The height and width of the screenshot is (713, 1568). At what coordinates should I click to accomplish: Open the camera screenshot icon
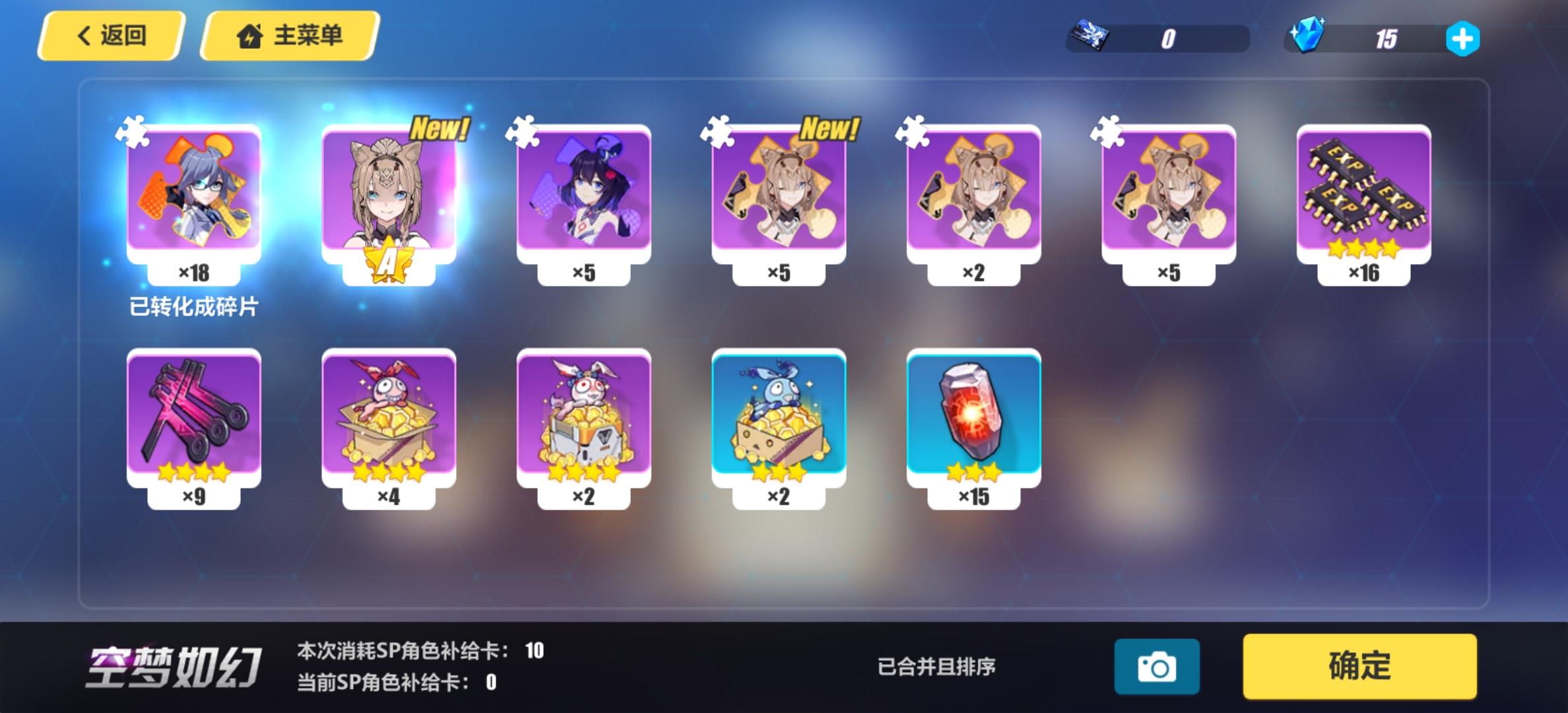coord(1158,666)
